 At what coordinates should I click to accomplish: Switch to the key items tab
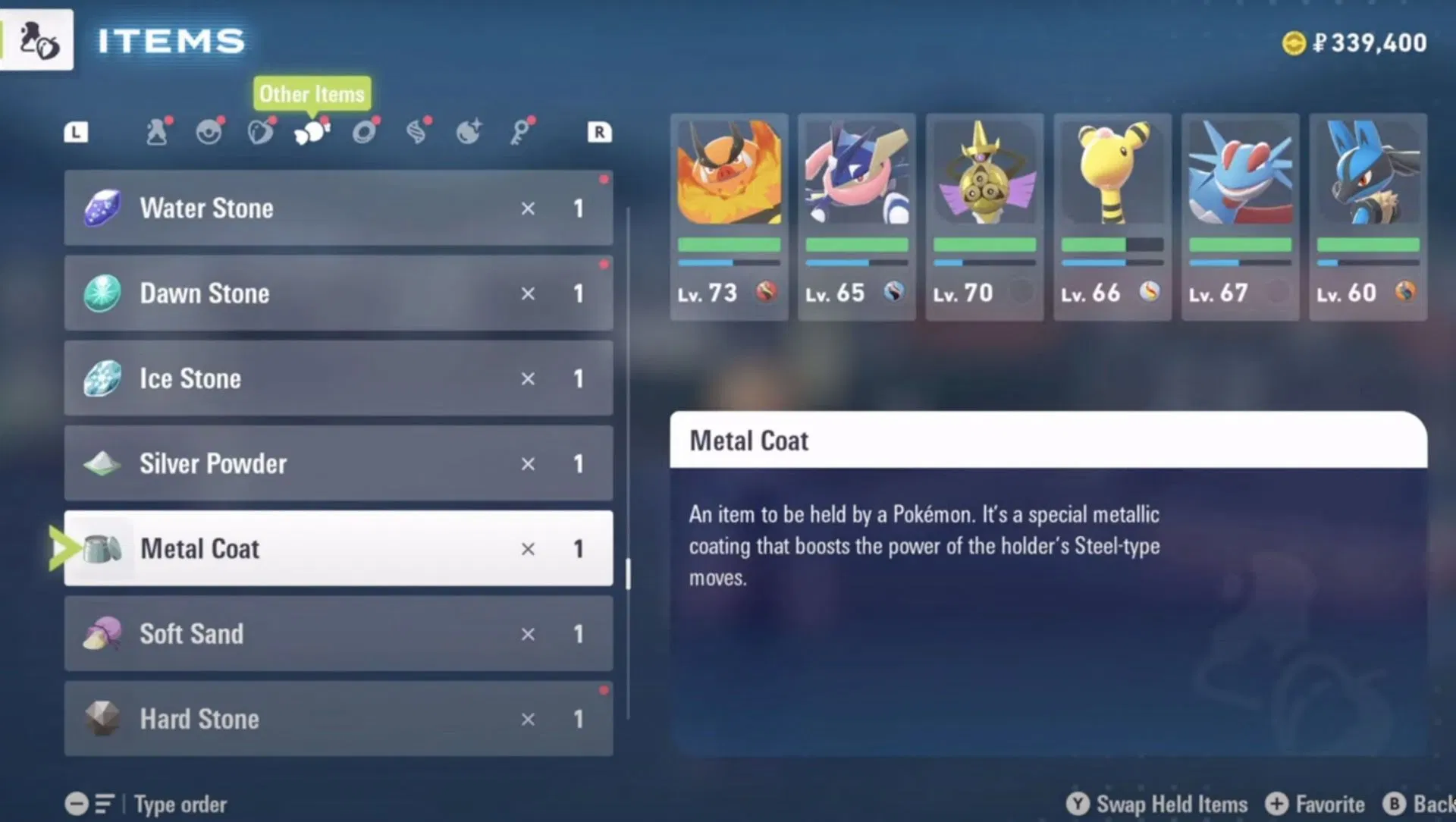point(520,132)
